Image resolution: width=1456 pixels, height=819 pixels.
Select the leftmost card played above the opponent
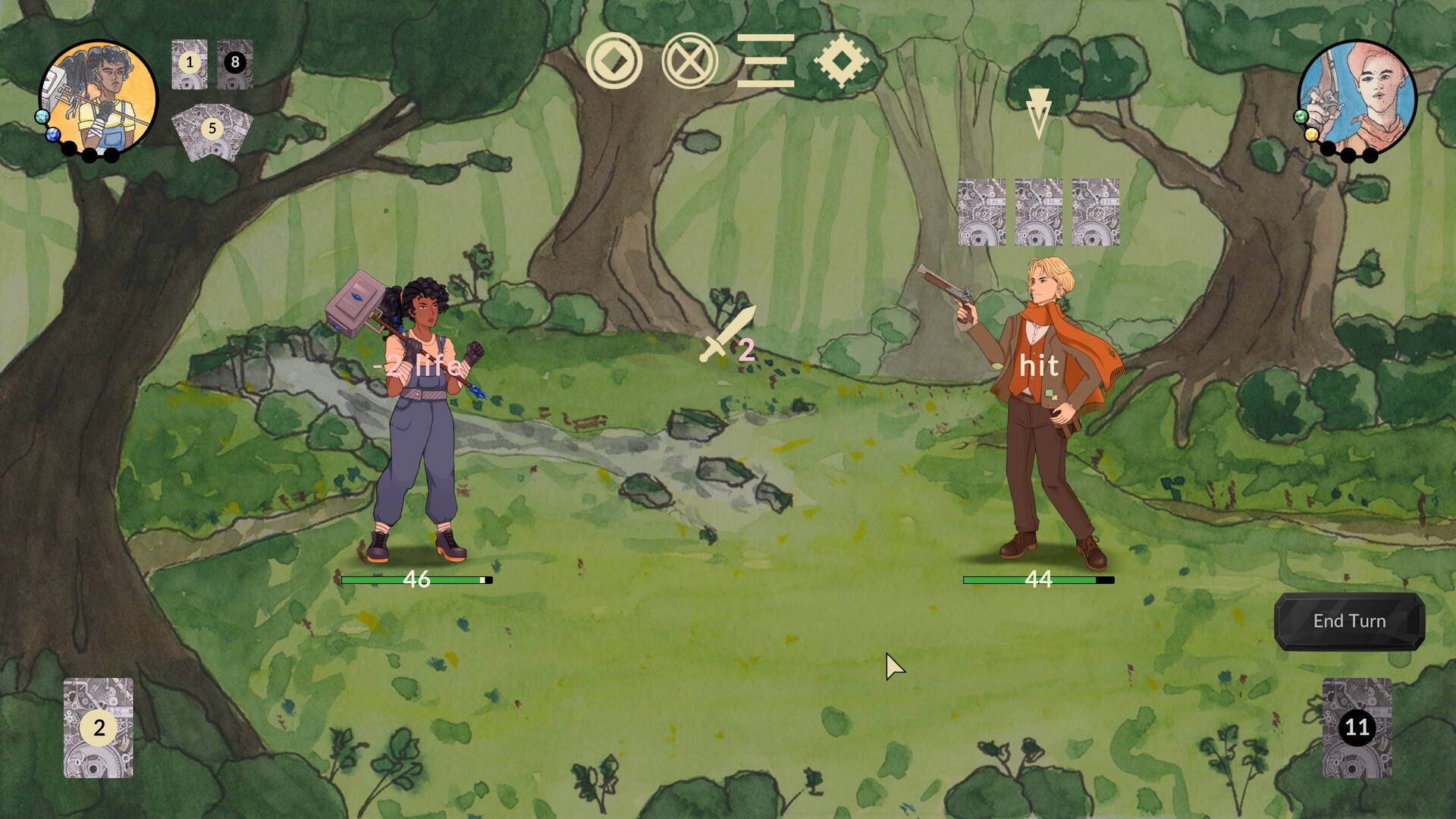(x=984, y=212)
